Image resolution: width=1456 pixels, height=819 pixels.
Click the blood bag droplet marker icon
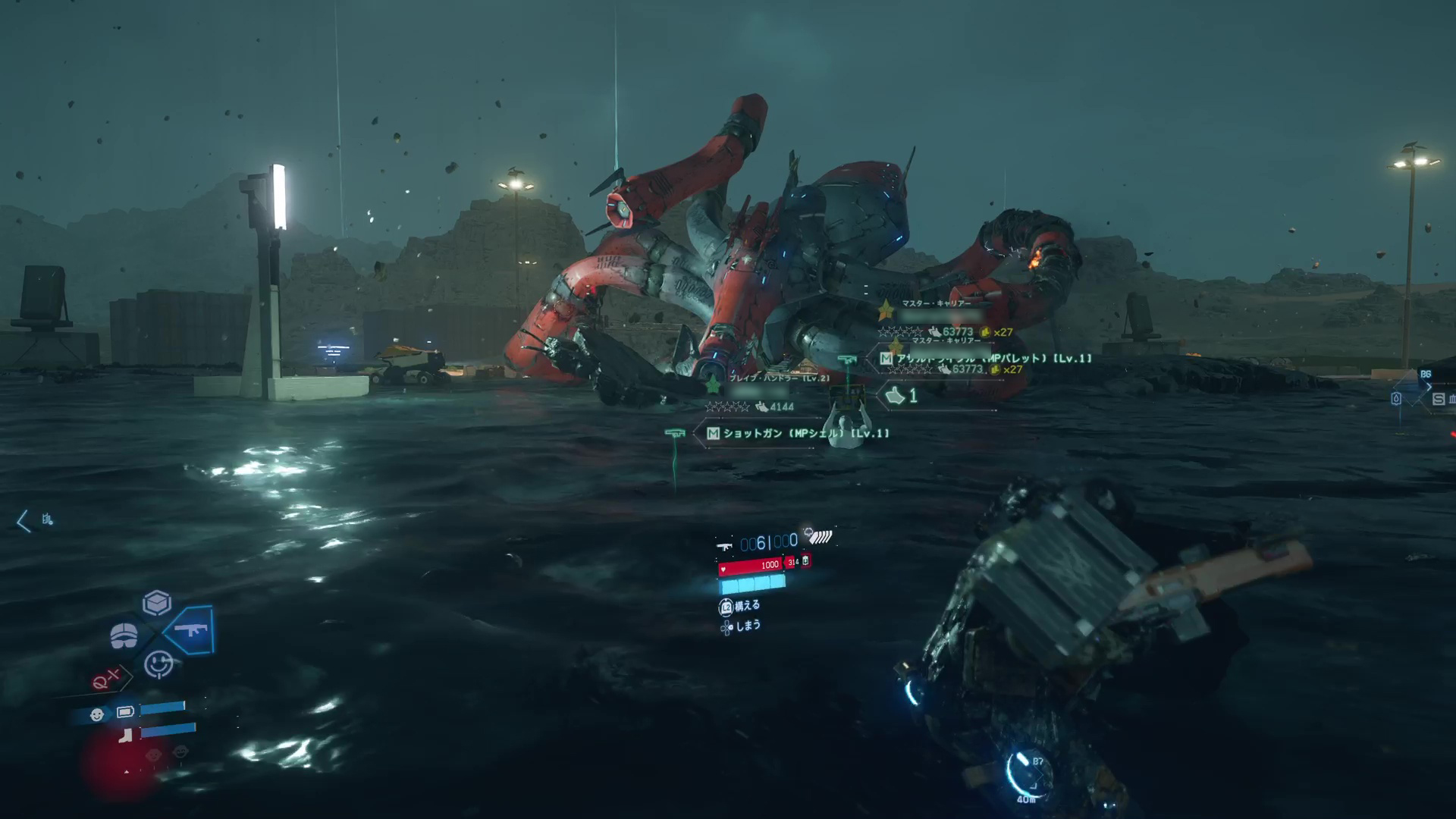[x=1396, y=398]
